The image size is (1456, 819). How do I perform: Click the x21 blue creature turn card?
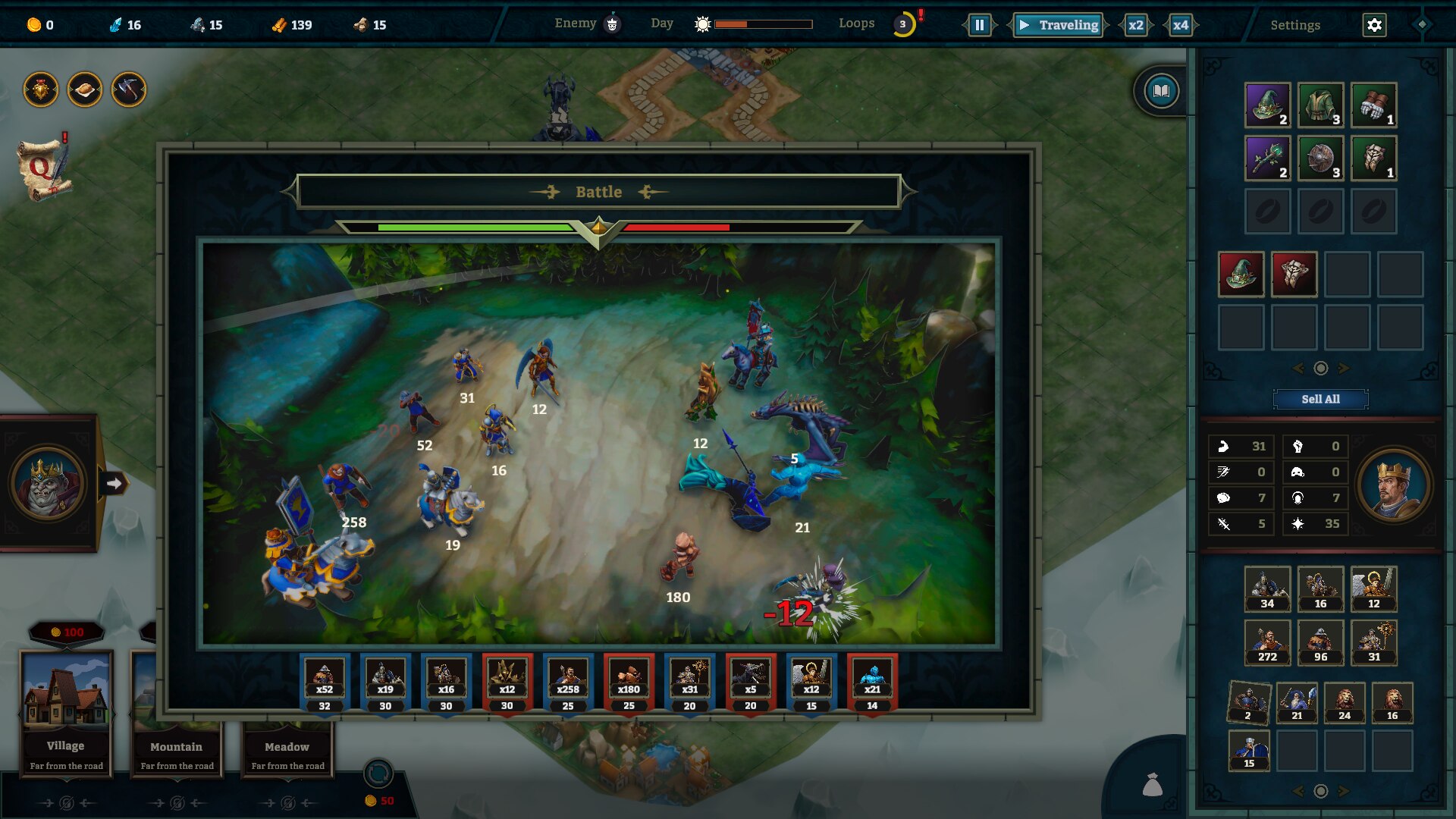[872, 682]
